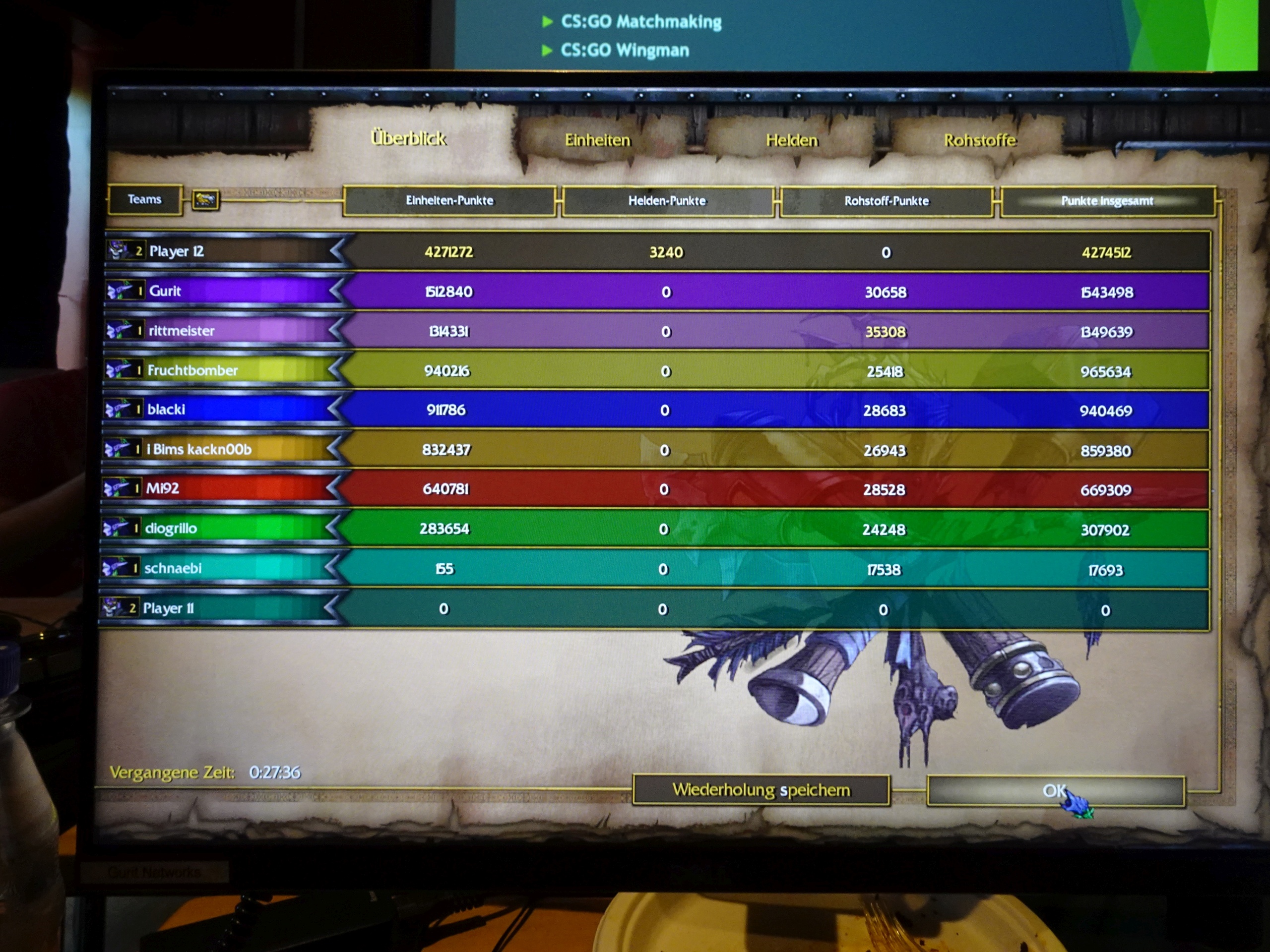Select the diogrillo player row
Image resolution: width=1270 pixels, height=952 pixels.
click(171, 528)
